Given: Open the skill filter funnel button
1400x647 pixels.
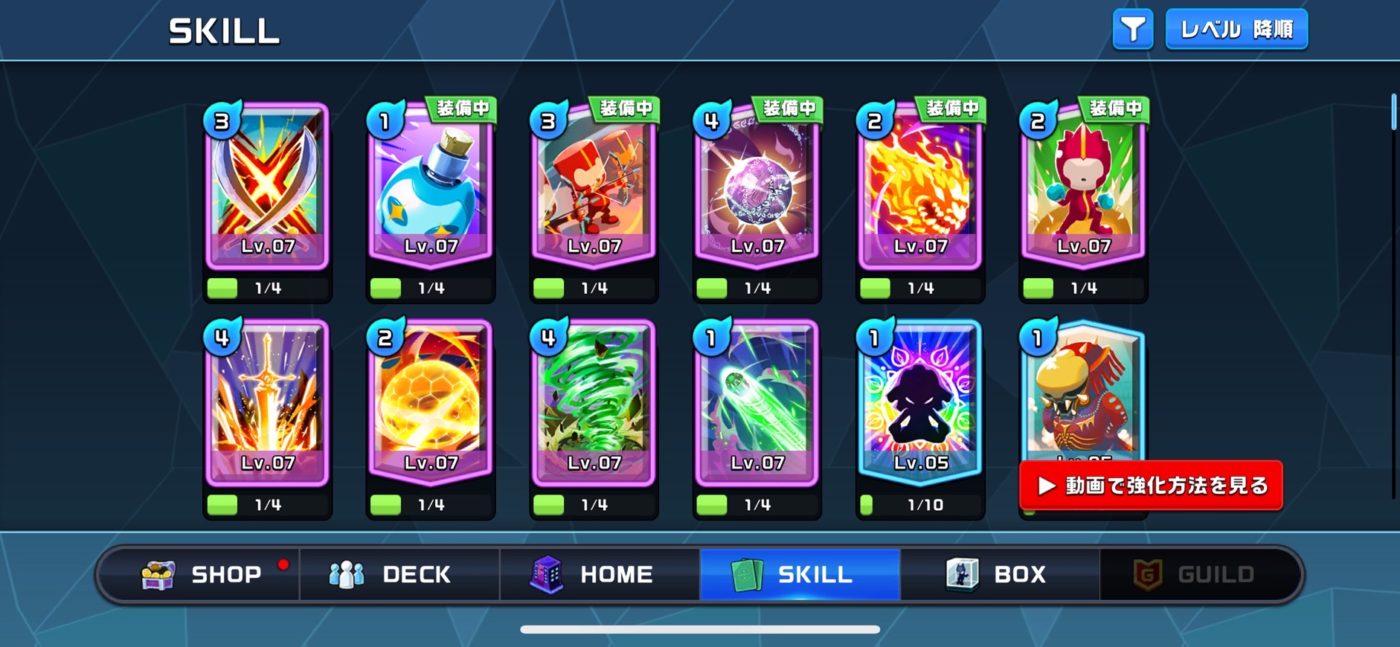Looking at the screenshot, I should click(x=1133, y=29).
